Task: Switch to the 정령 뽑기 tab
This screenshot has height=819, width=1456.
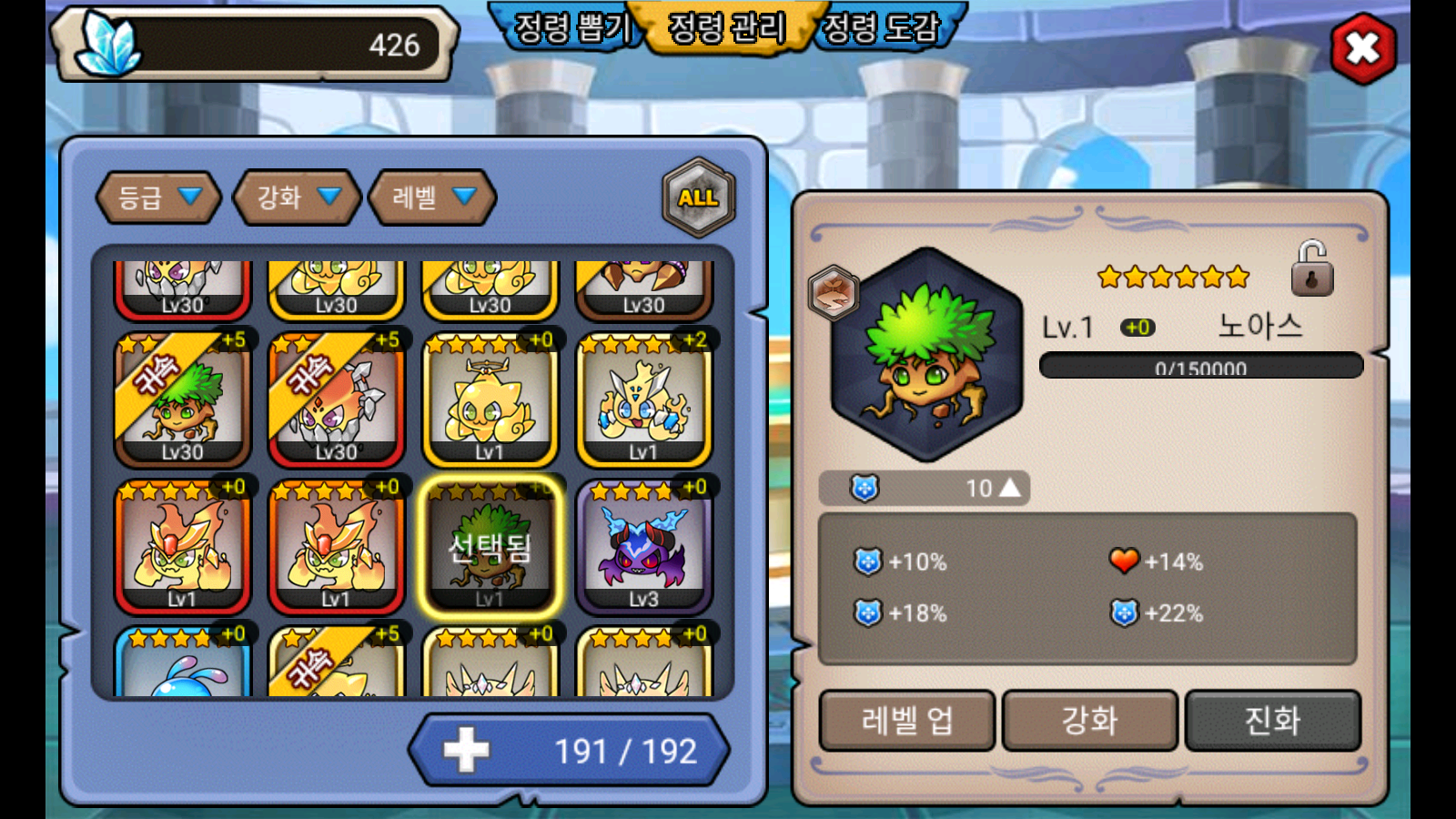Action: tap(571, 27)
